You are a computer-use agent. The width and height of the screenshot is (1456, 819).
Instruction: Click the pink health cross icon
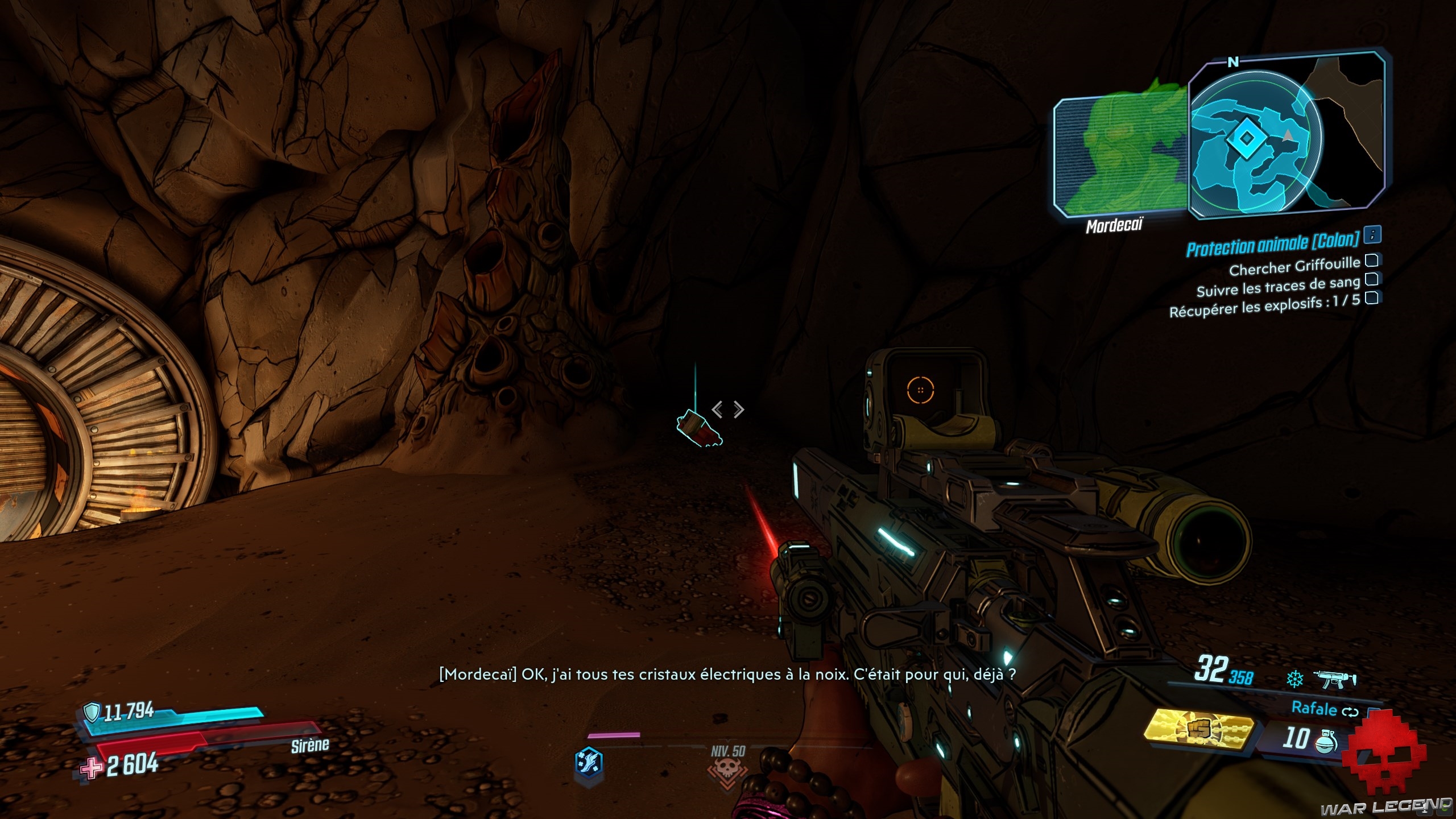[91, 768]
